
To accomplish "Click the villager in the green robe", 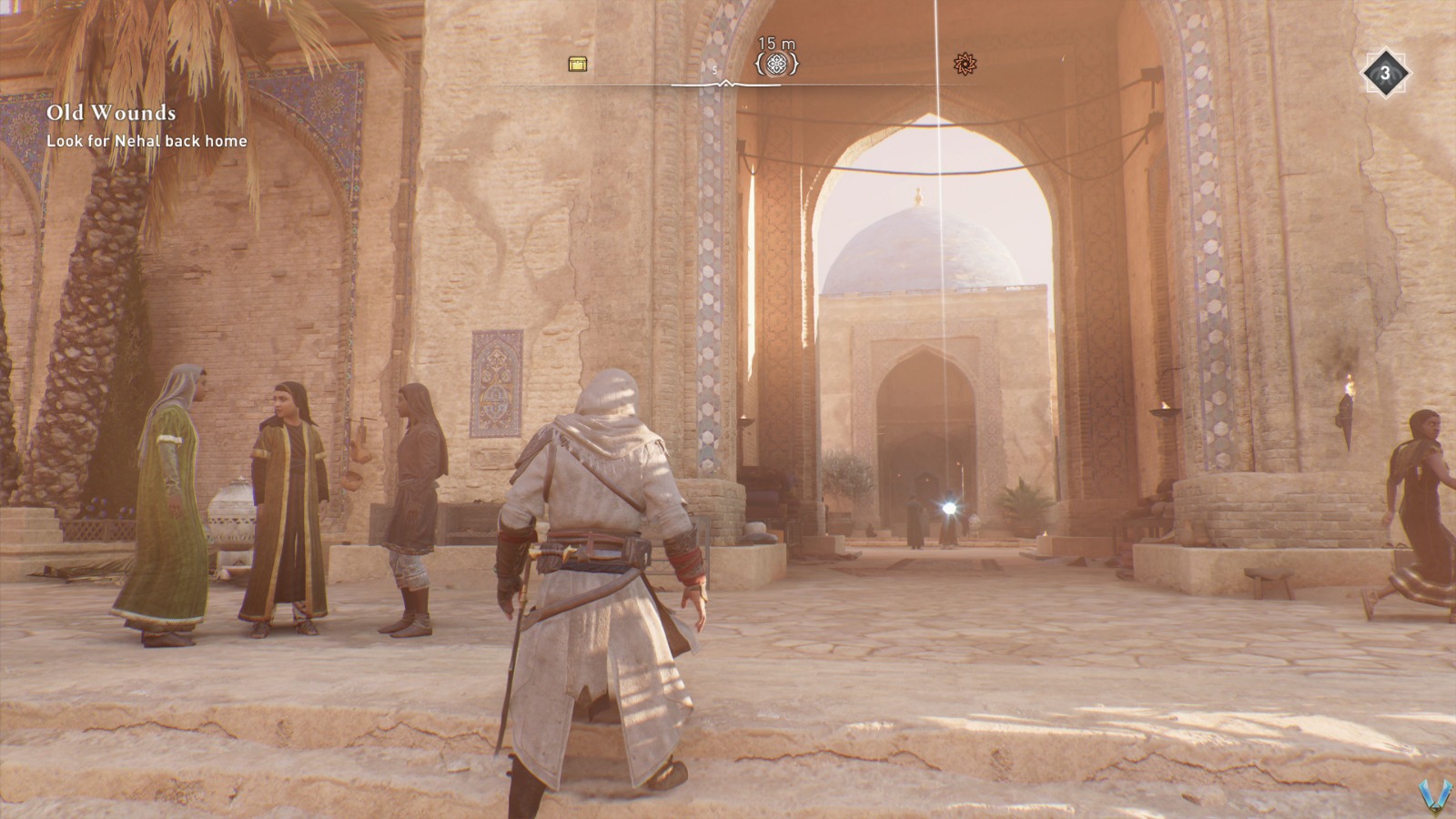I will click(x=168, y=500).
